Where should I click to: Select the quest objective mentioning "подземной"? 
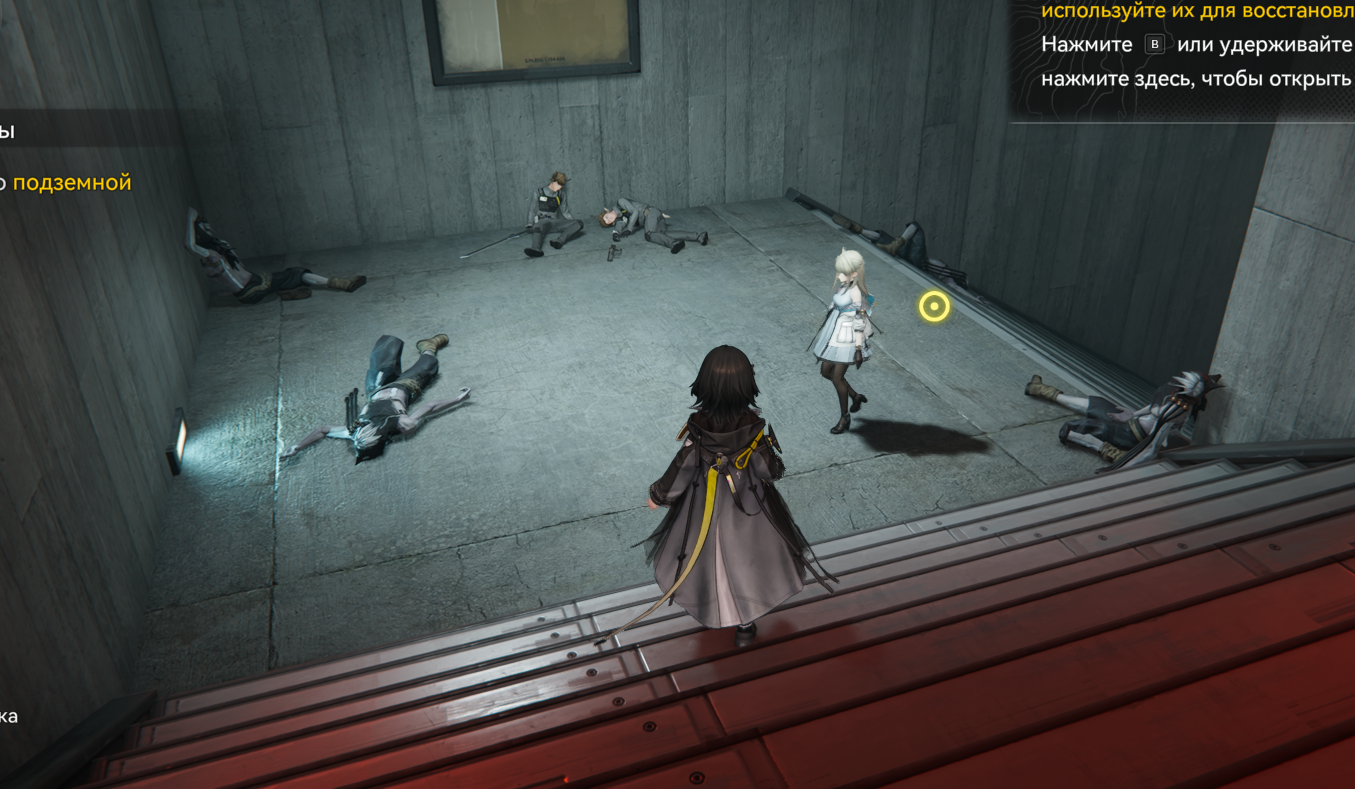[70, 183]
